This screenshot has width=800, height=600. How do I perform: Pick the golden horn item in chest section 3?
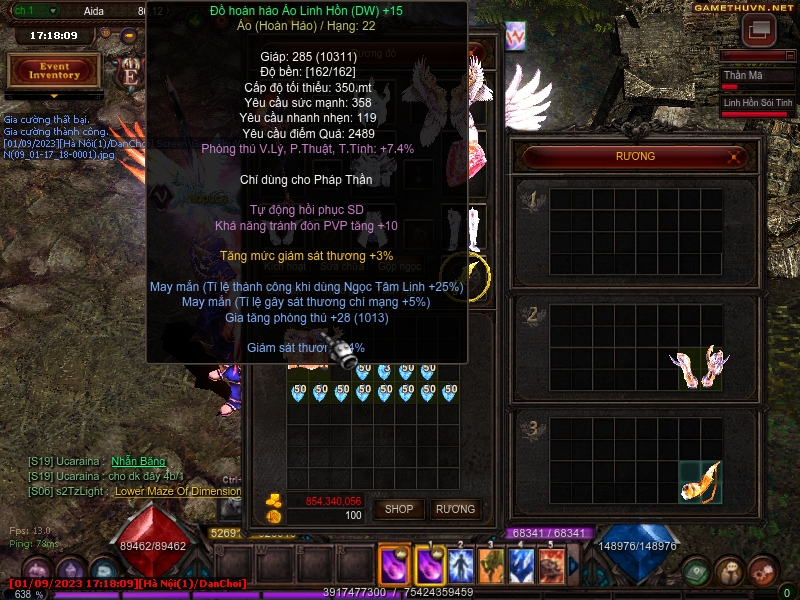[x=700, y=481]
